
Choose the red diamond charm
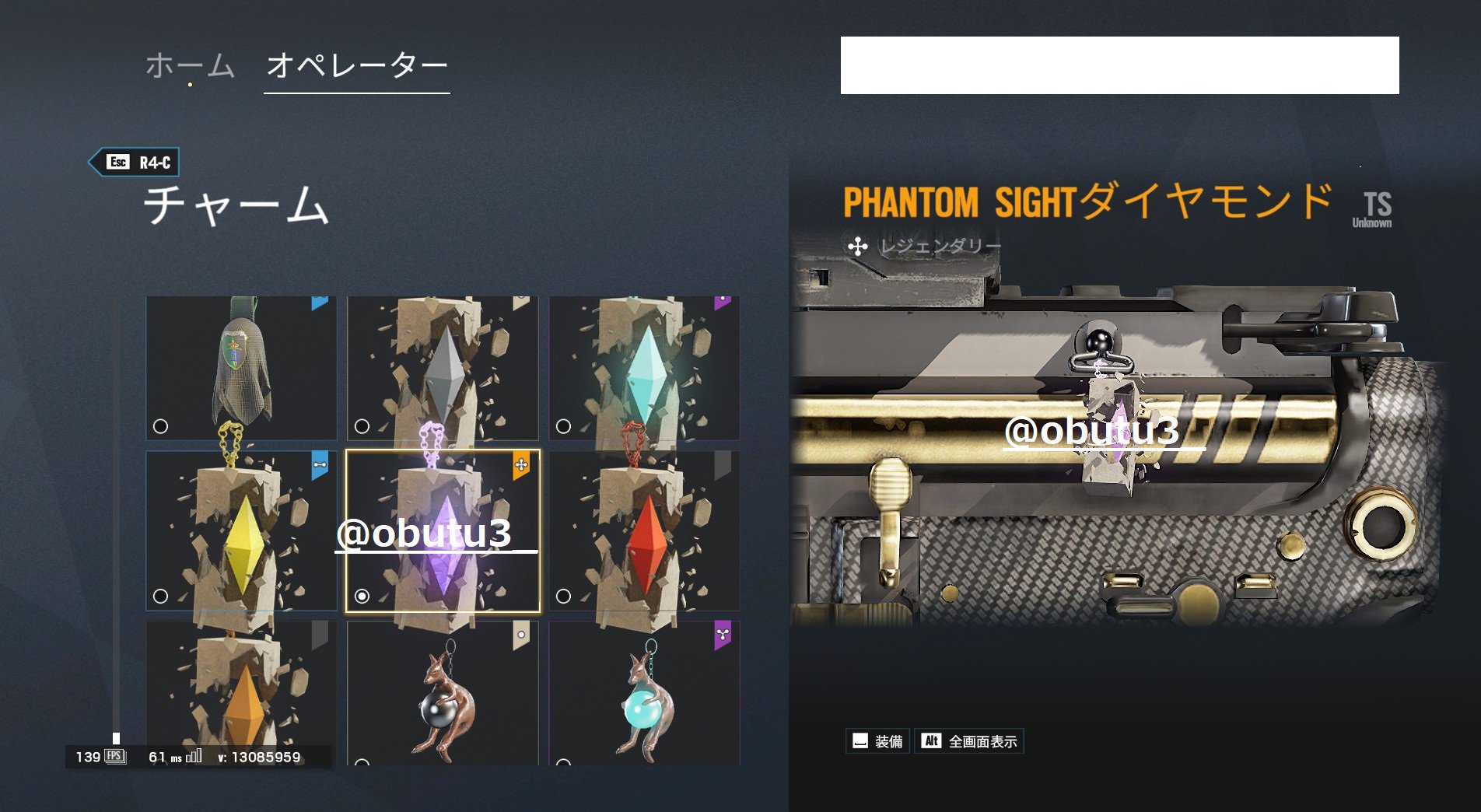(x=644, y=530)
